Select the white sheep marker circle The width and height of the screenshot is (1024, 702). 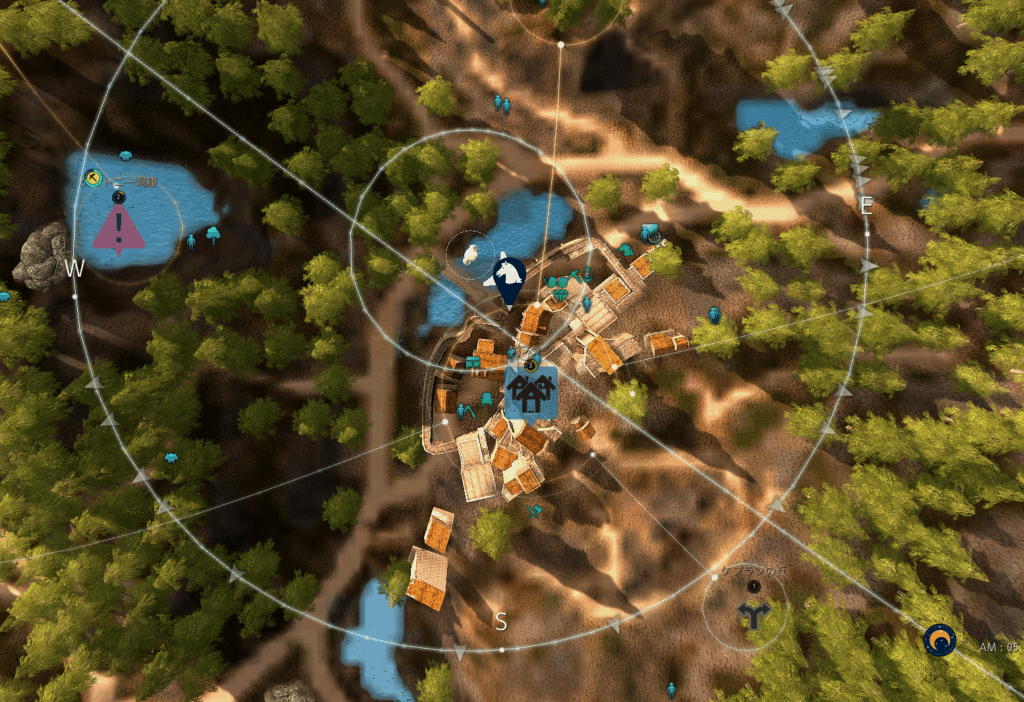(470, 254)
